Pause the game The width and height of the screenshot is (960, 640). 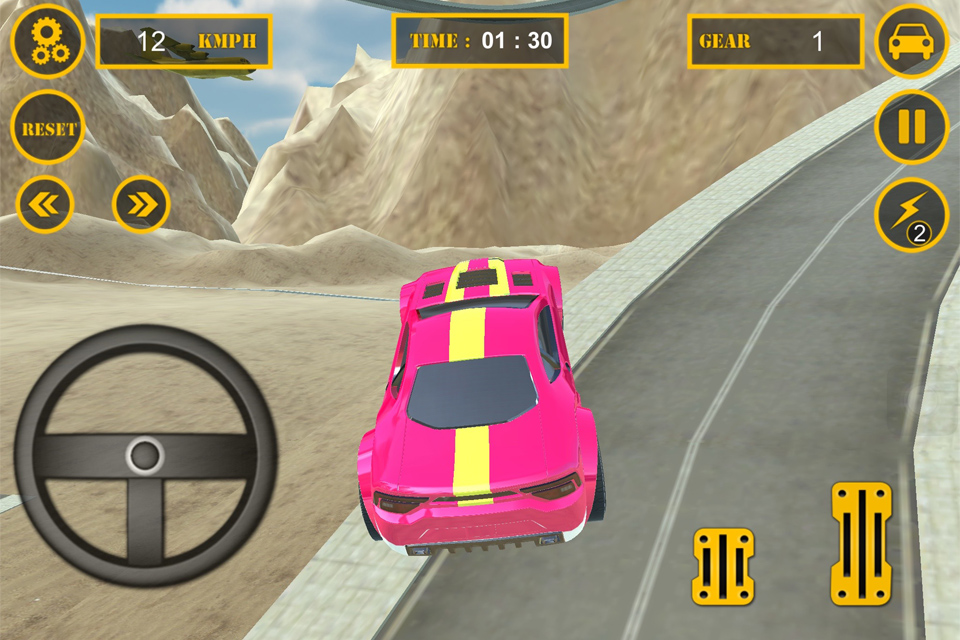[912, 127]
